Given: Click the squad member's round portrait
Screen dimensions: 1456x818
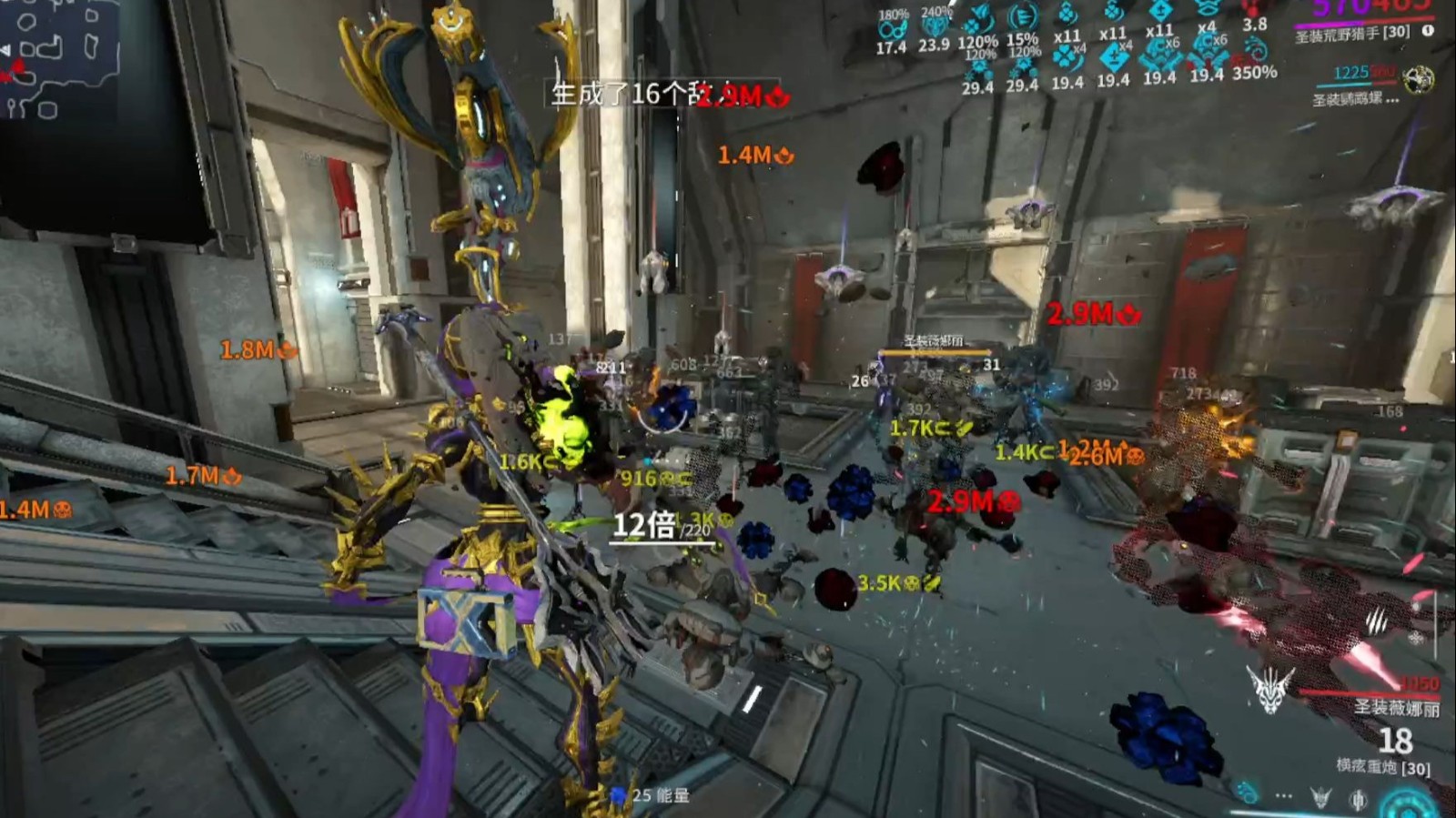Looking at the screenshot, I should [x=1418, y=80].
